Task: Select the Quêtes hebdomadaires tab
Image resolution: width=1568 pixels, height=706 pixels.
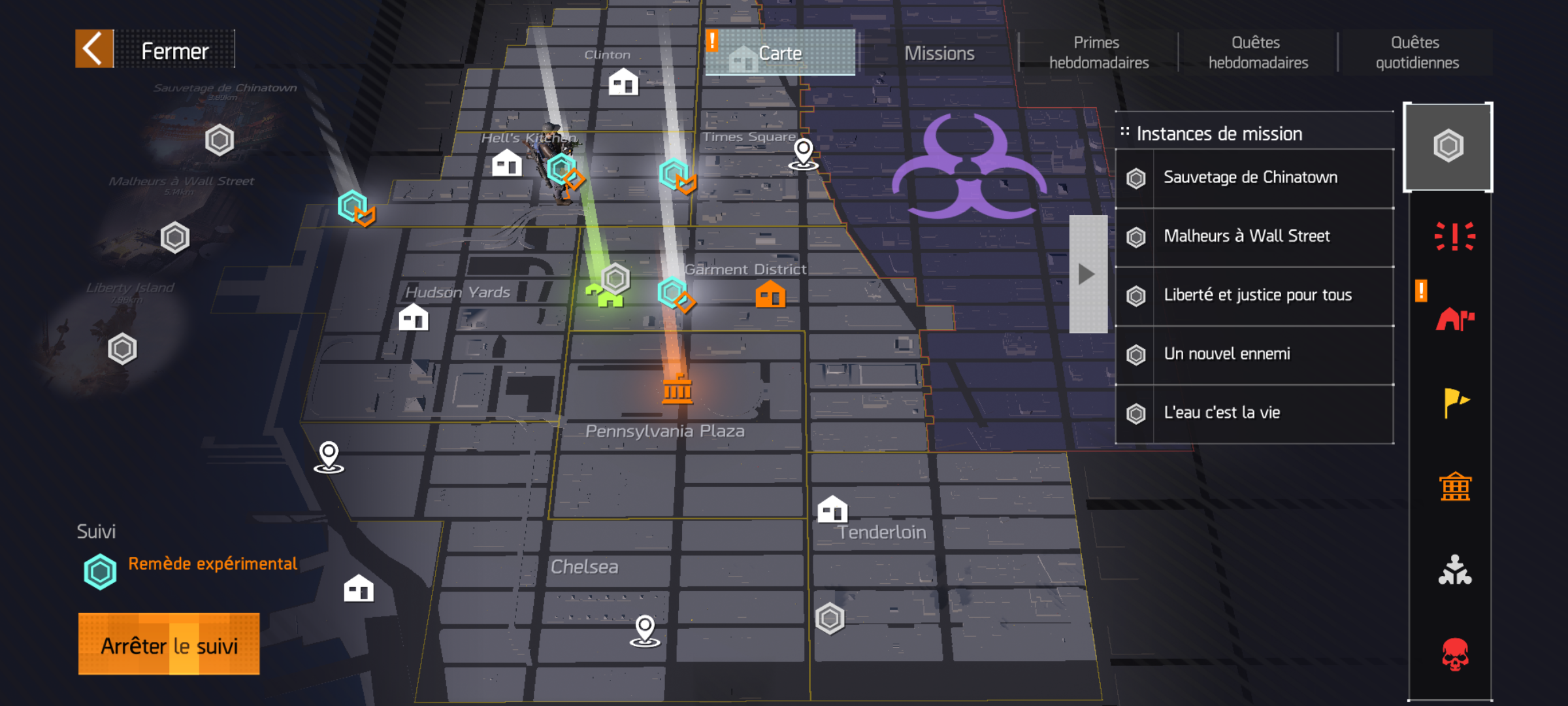Action: [1258, 52]
